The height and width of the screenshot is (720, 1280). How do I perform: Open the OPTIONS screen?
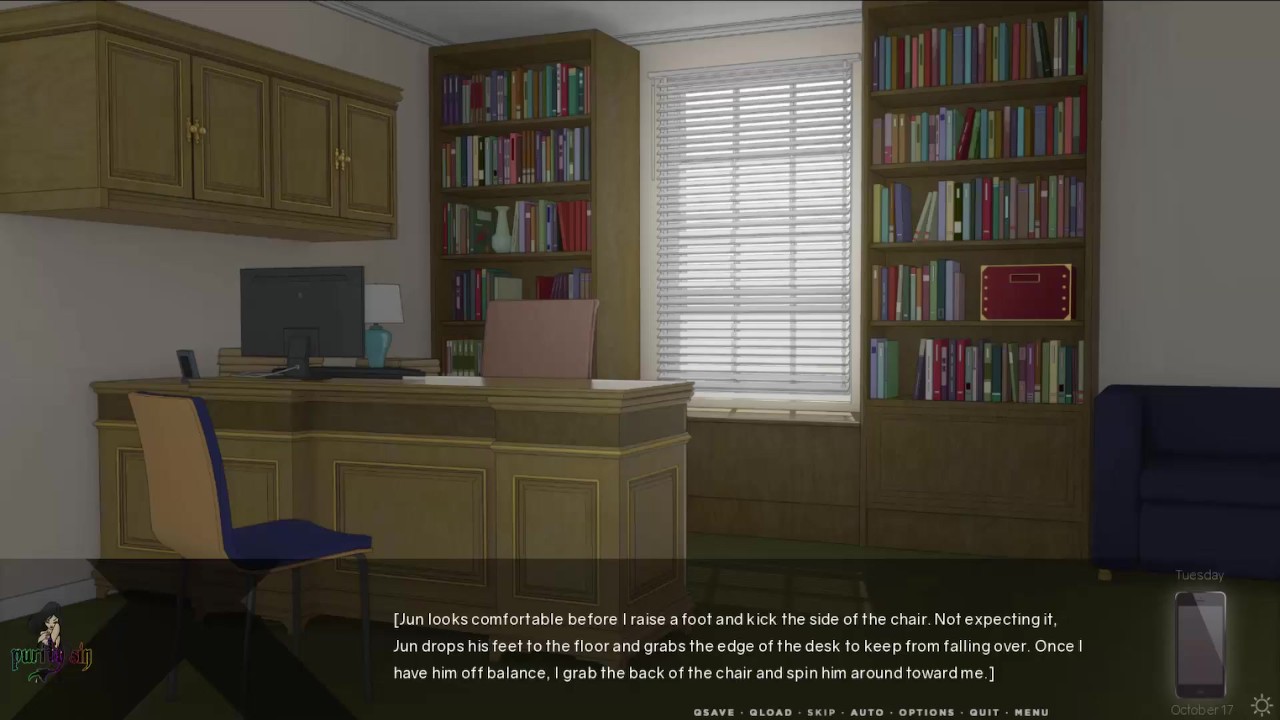point(926,712)
